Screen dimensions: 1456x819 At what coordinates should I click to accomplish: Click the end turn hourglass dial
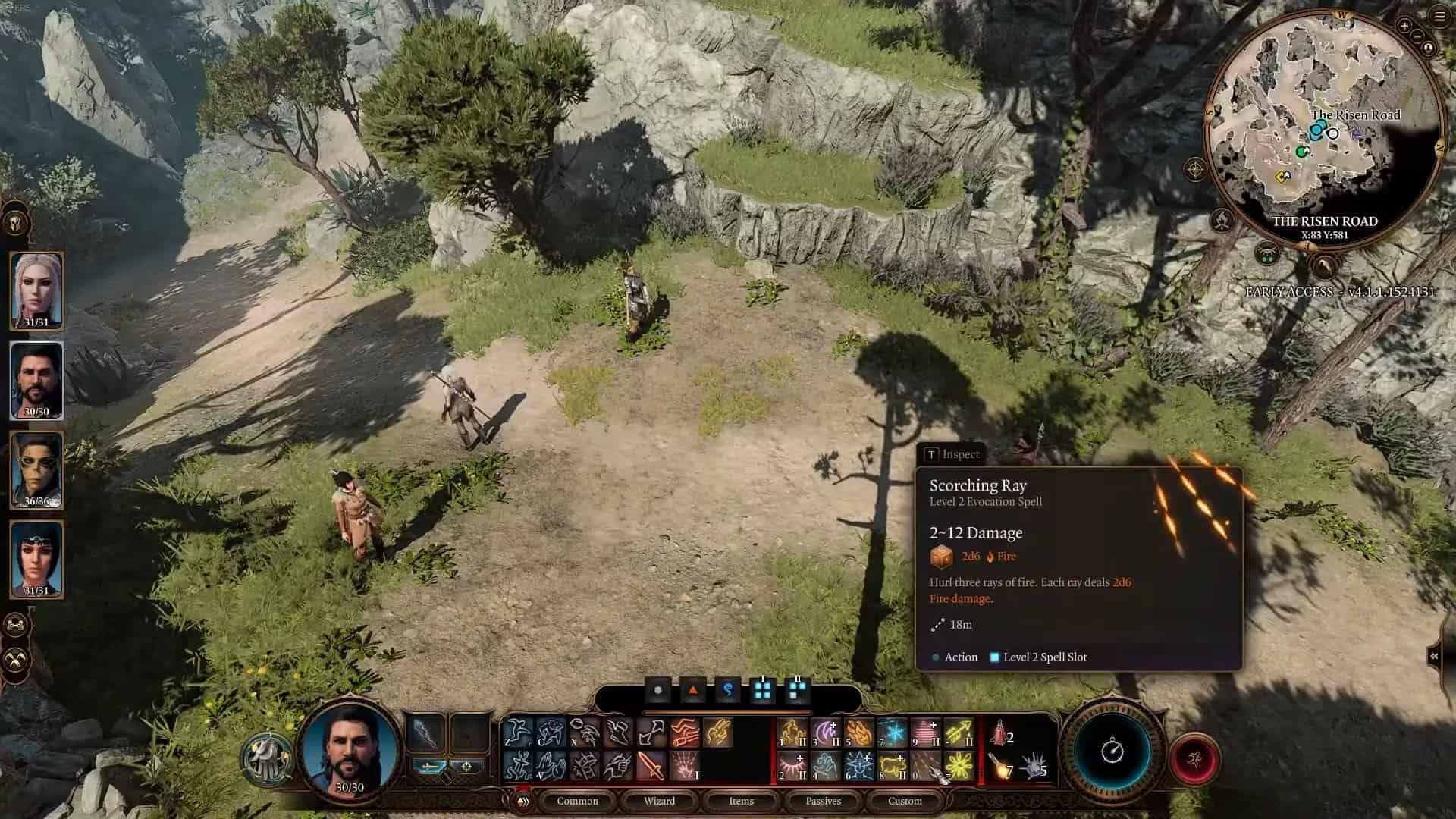tap(1112, 752)
